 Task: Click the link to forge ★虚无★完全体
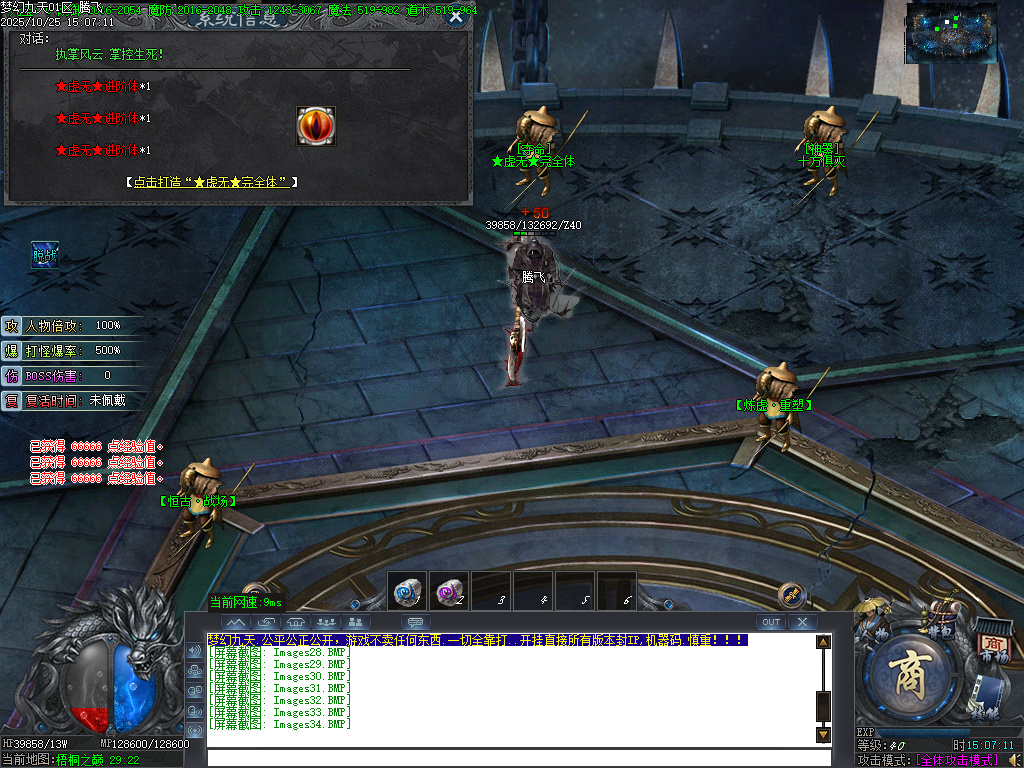(x=211, y=182)
